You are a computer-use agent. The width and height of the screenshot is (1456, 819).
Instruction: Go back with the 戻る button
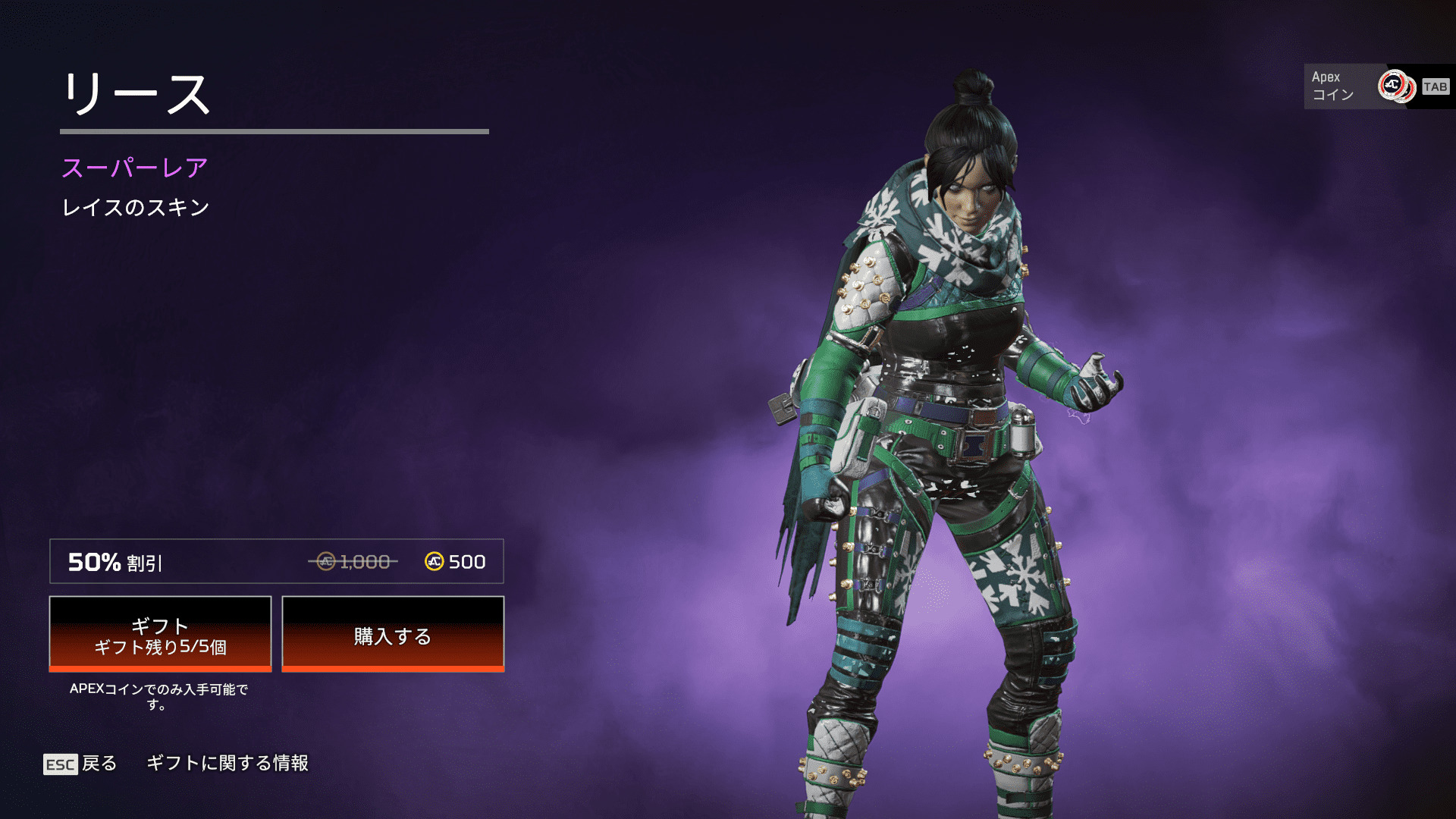pyautogui.click(x=80, y=763)
